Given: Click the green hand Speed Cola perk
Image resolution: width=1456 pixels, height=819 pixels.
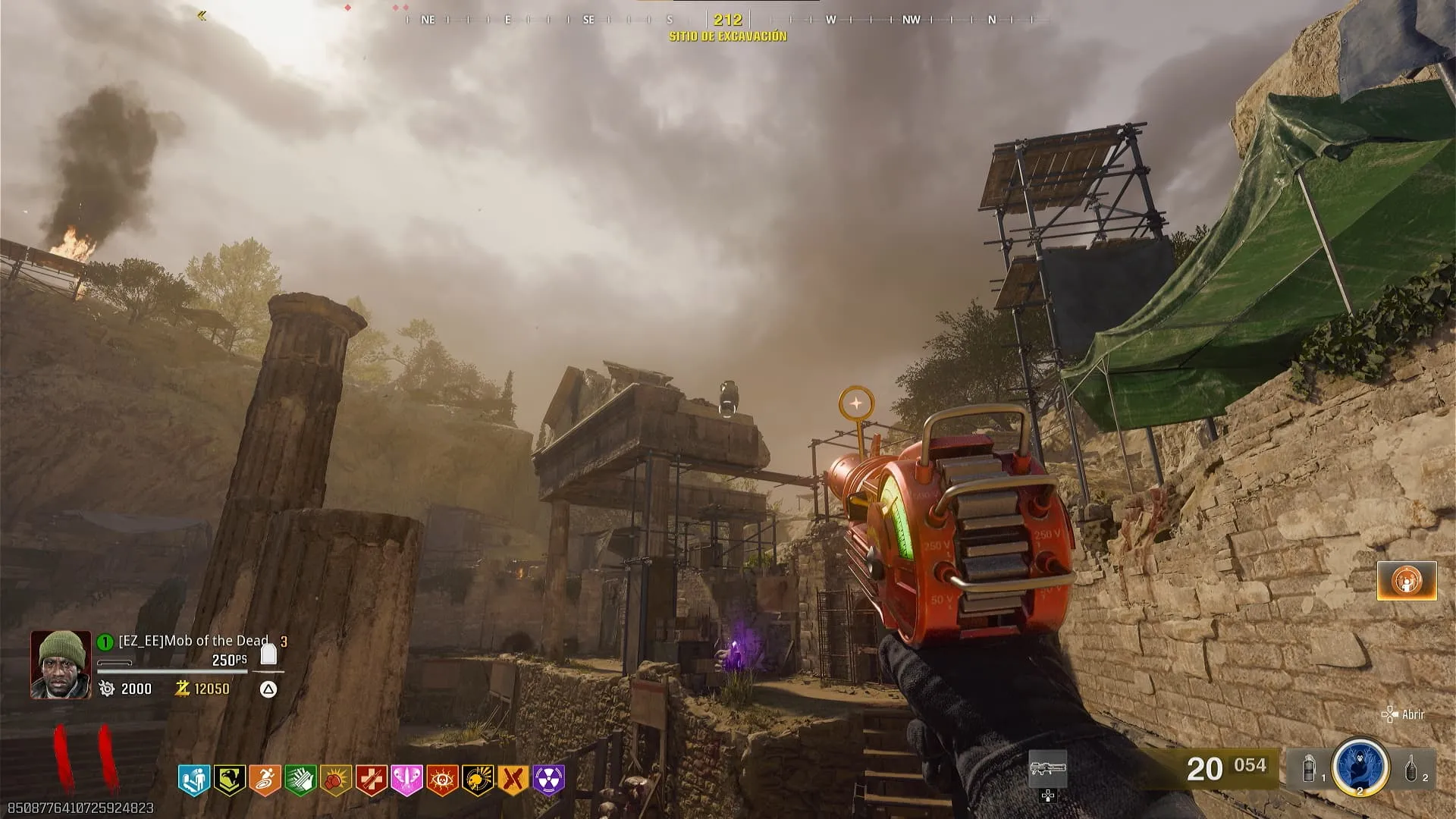Looking at the screenshot, I should [300, 780].
